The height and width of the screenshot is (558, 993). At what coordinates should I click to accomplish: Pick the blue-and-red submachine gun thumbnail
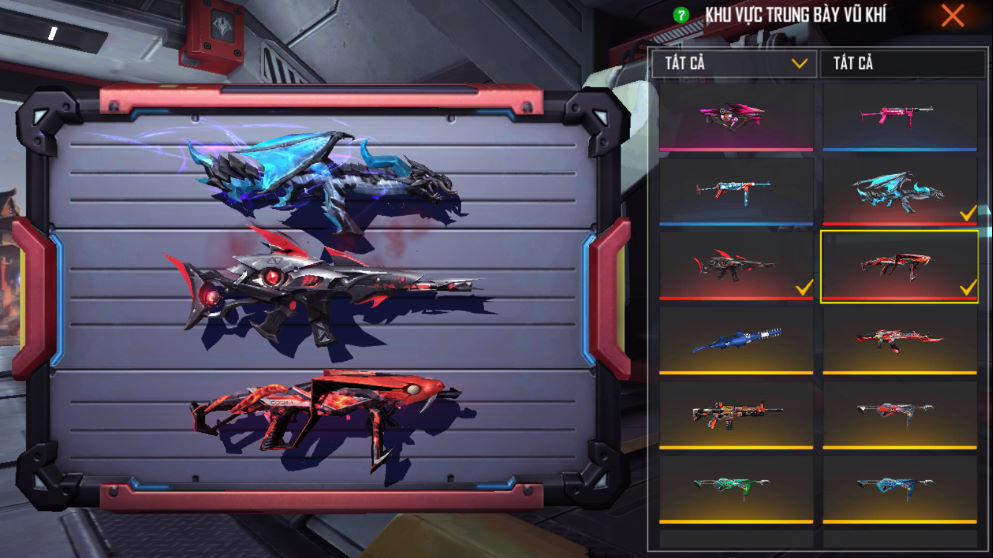tap(734, 190)
